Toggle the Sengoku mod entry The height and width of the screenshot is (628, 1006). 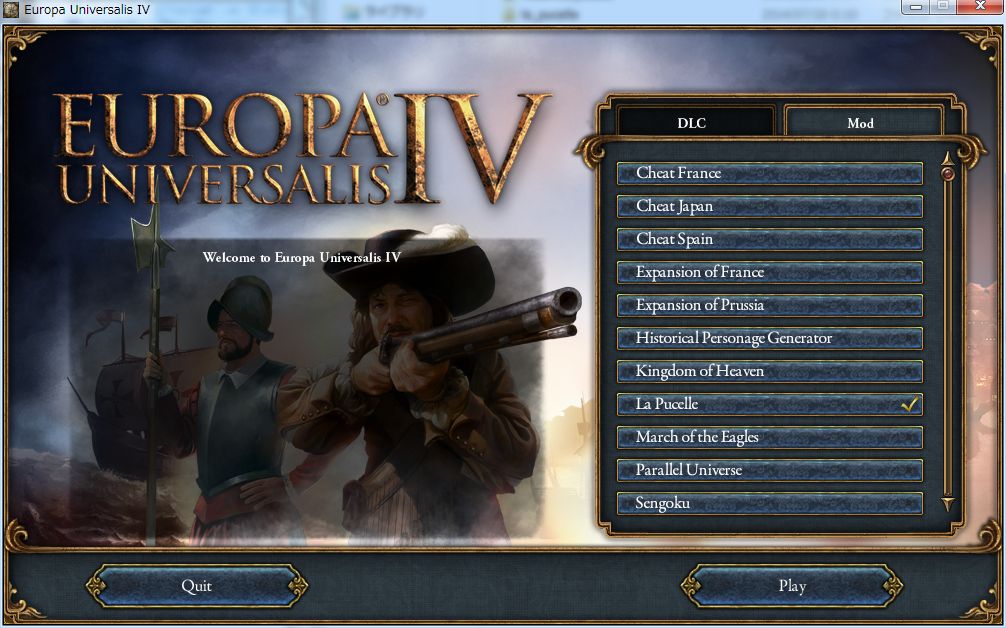coord(769,503)
